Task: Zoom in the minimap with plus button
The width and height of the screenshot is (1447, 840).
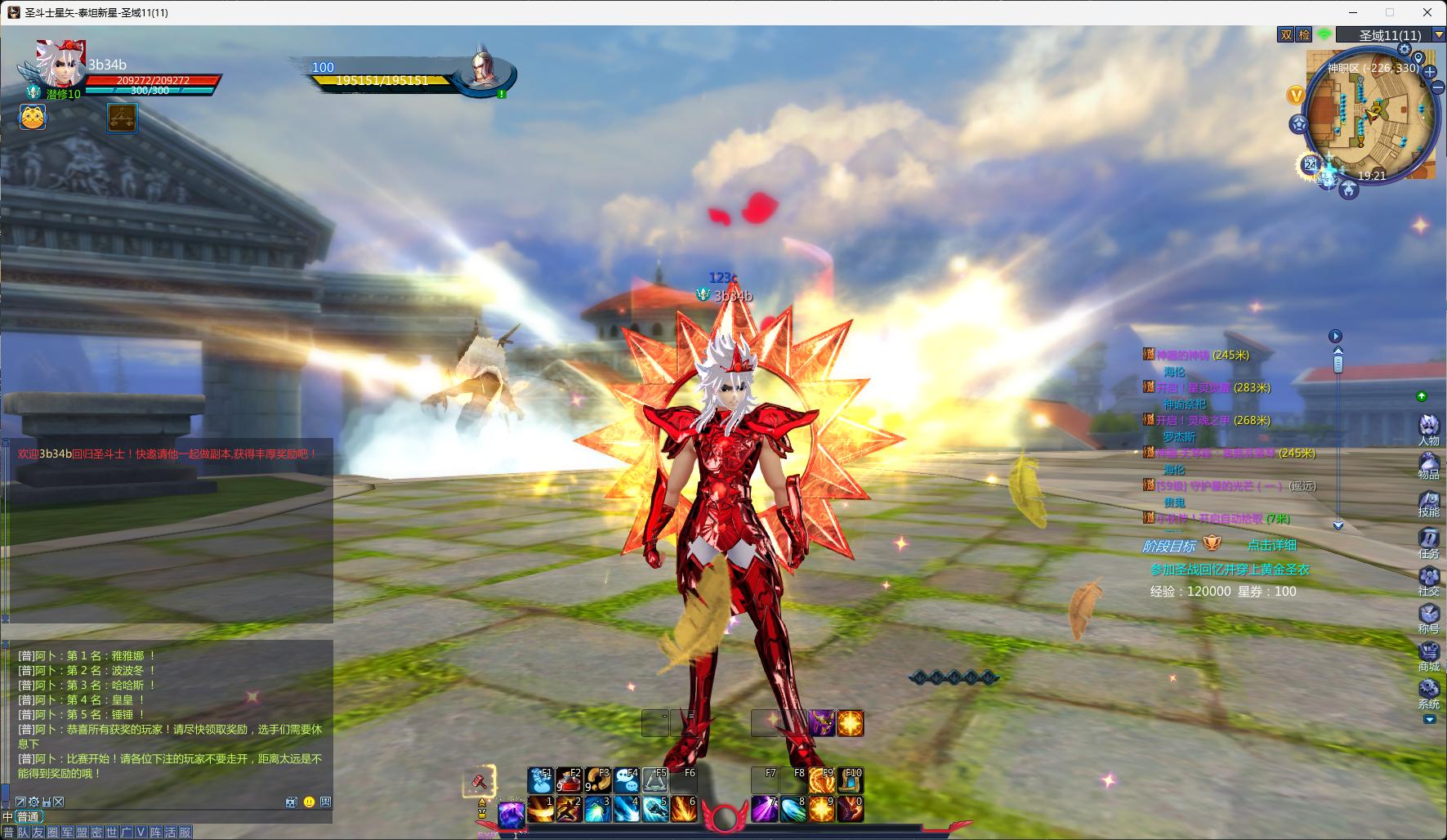Action: click(x=1430, y=72)
